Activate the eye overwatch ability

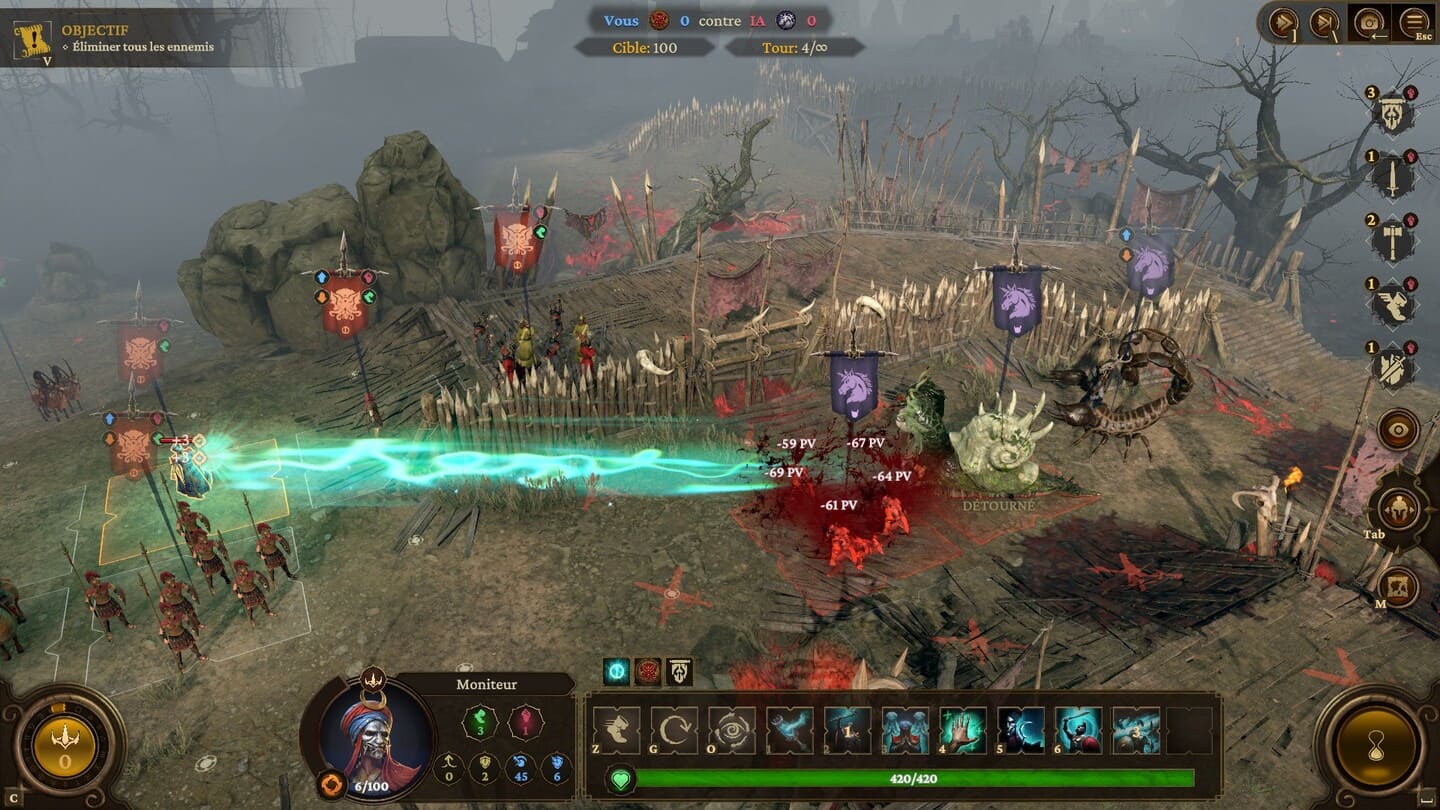pyautogui.click(x=732, y=730)
